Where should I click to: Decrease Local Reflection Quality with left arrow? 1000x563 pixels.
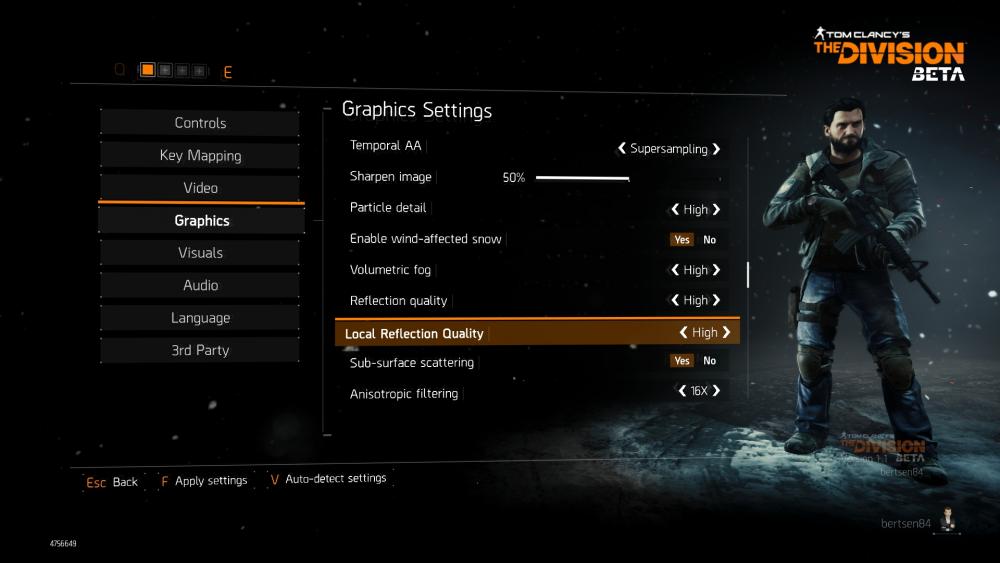tap(684, 333)
